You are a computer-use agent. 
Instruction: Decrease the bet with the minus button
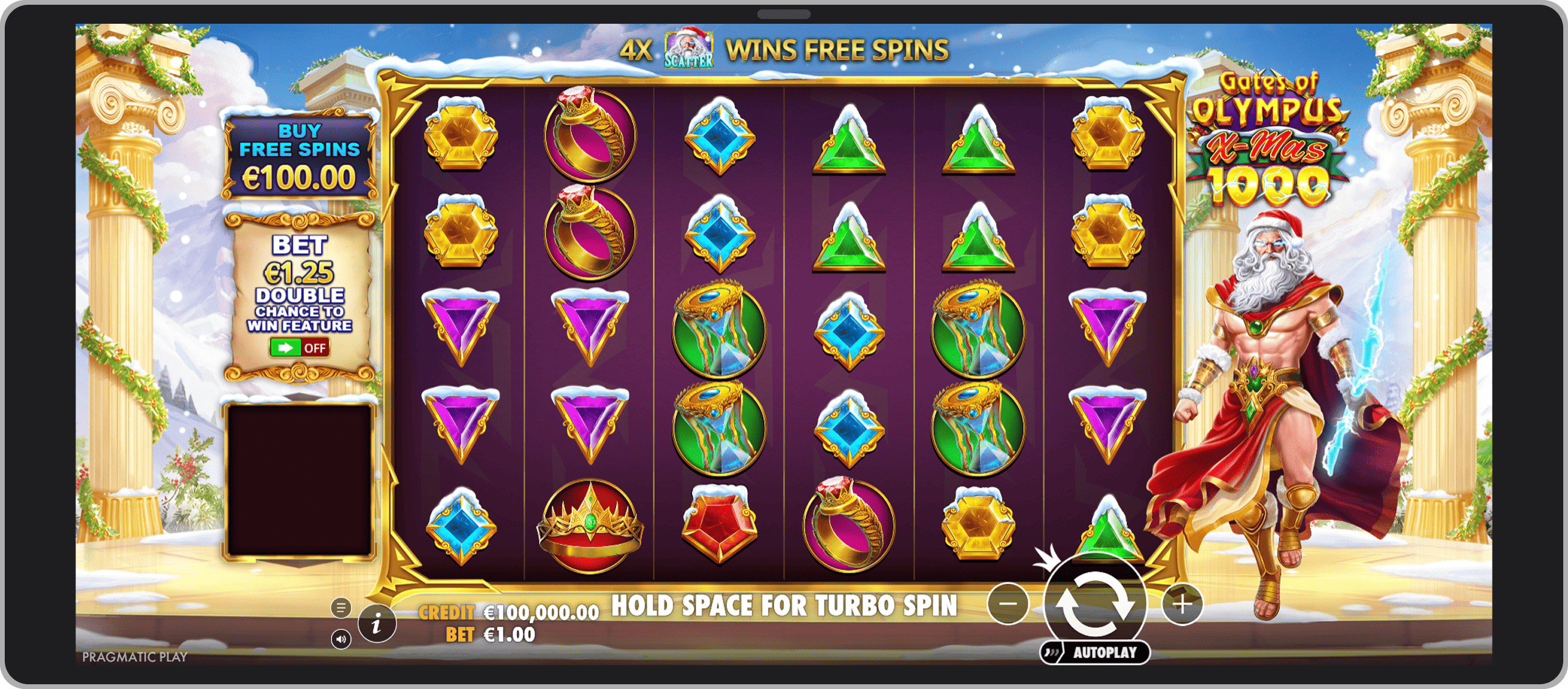[1008, 604]
